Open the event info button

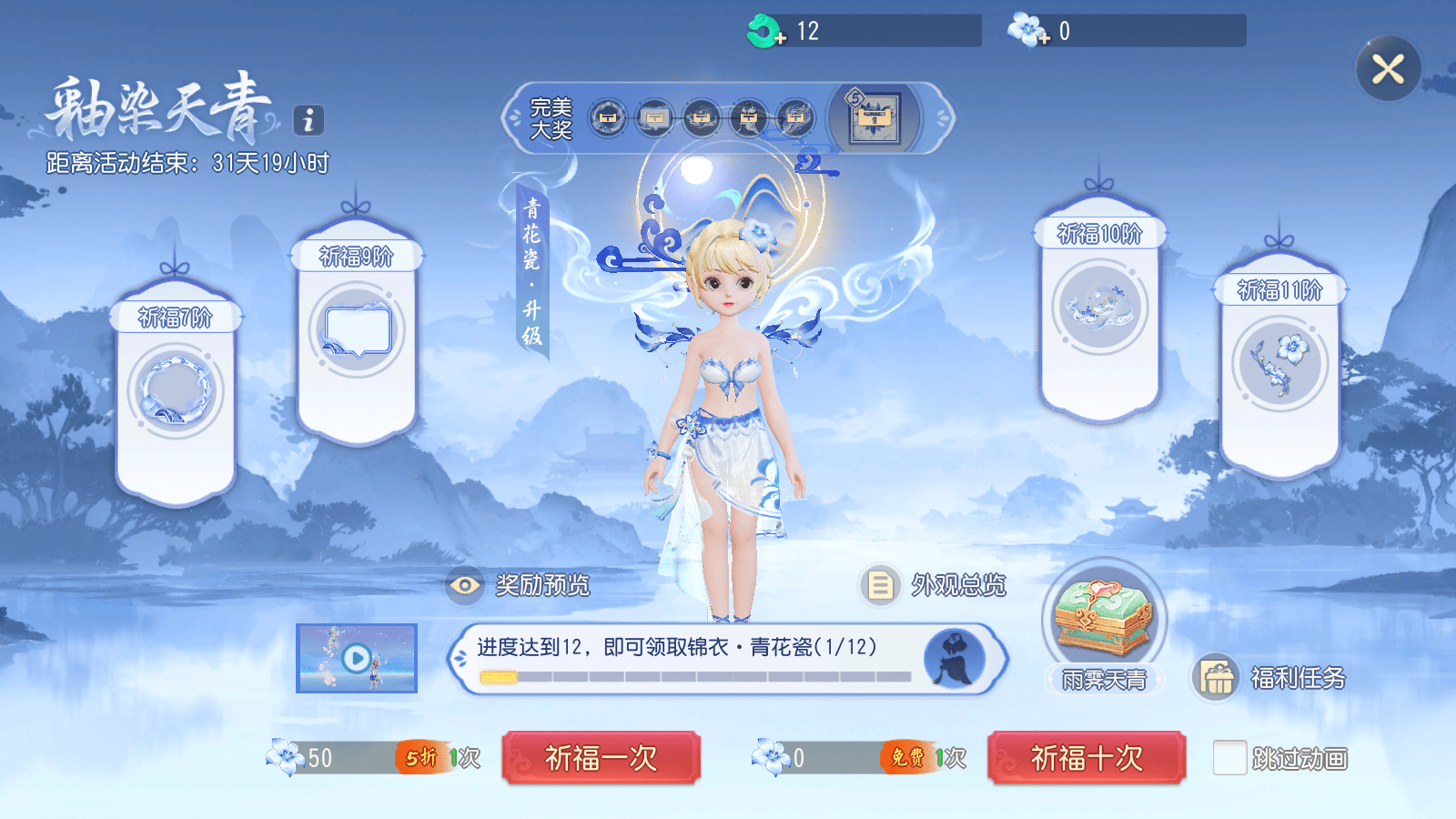(x=308, y=120)
